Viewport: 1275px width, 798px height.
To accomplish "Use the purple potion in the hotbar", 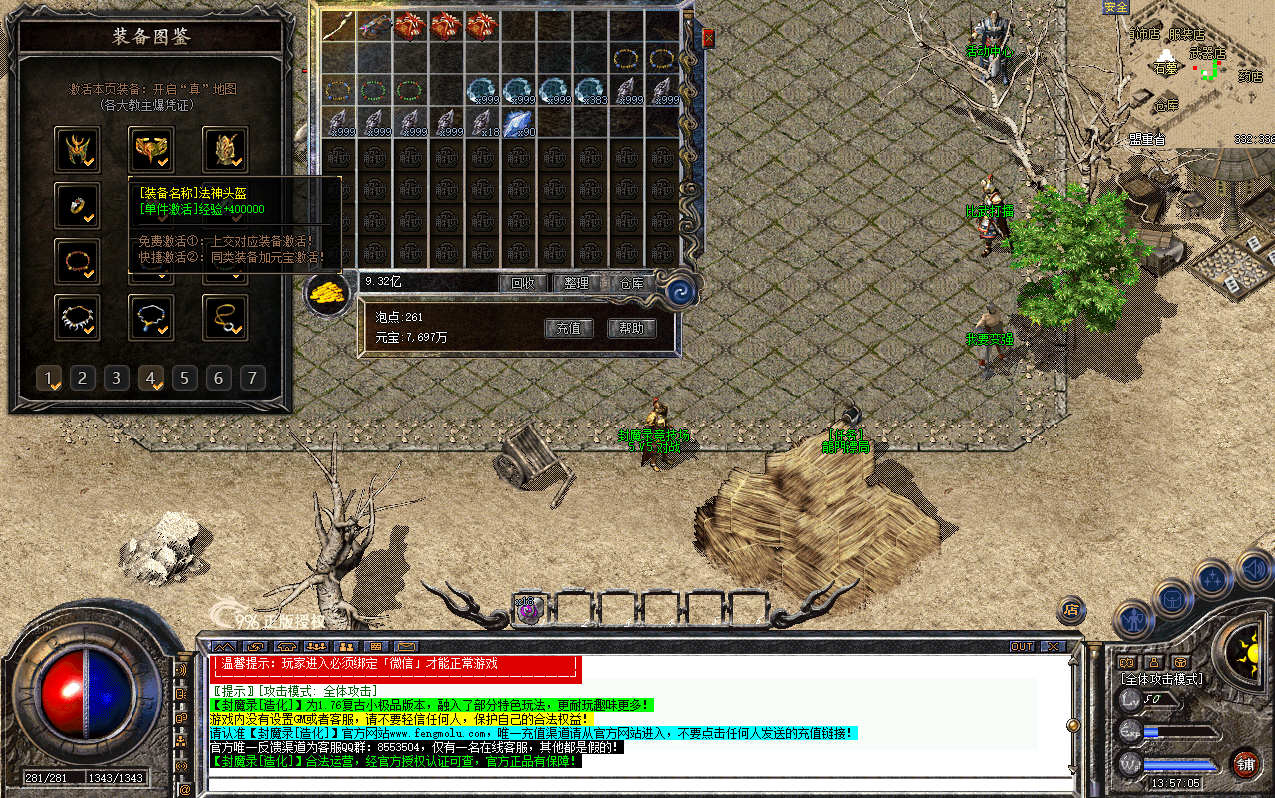I will 528,608.
